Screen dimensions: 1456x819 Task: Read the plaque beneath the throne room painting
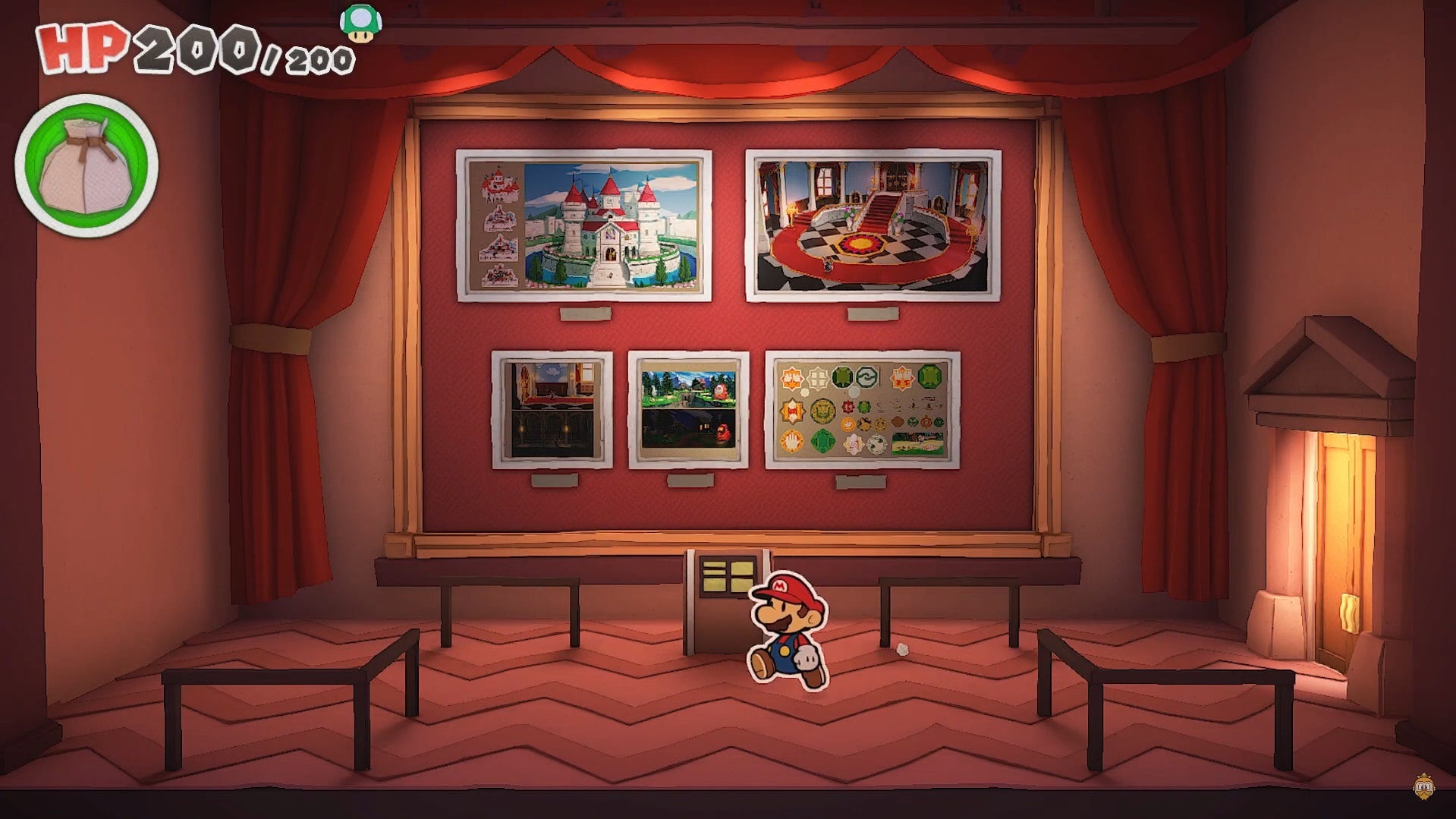(874, 313)
